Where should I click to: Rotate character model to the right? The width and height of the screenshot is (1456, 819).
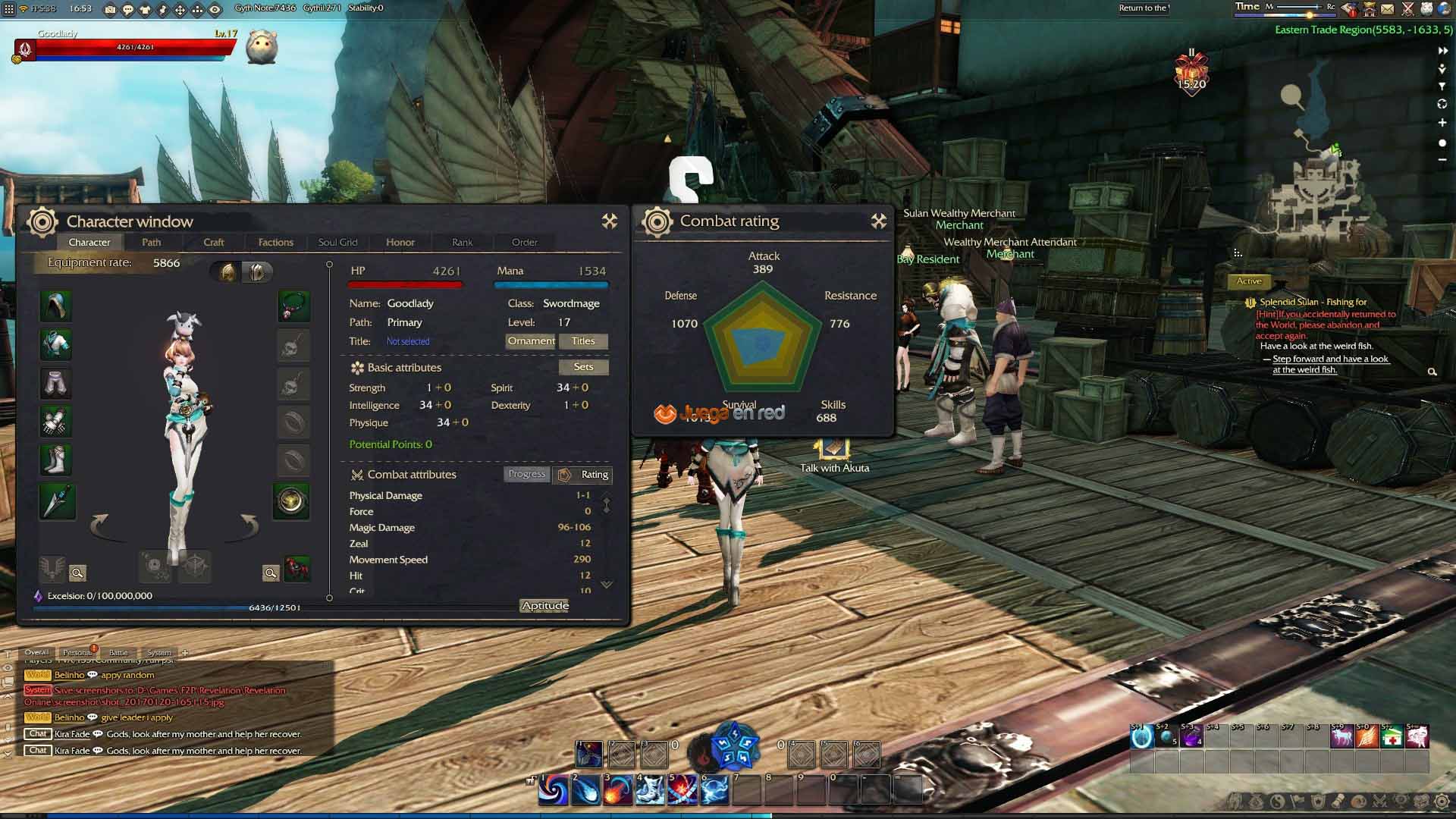tap(250, 523)
